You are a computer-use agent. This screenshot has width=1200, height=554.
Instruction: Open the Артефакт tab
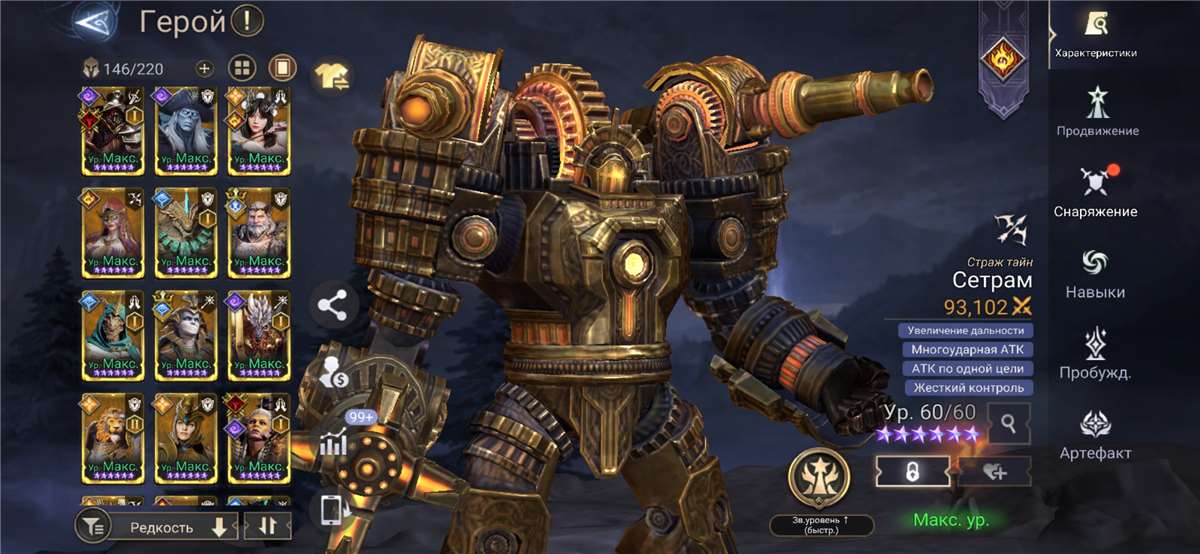pyautogui.click(x=1095, y=434)
